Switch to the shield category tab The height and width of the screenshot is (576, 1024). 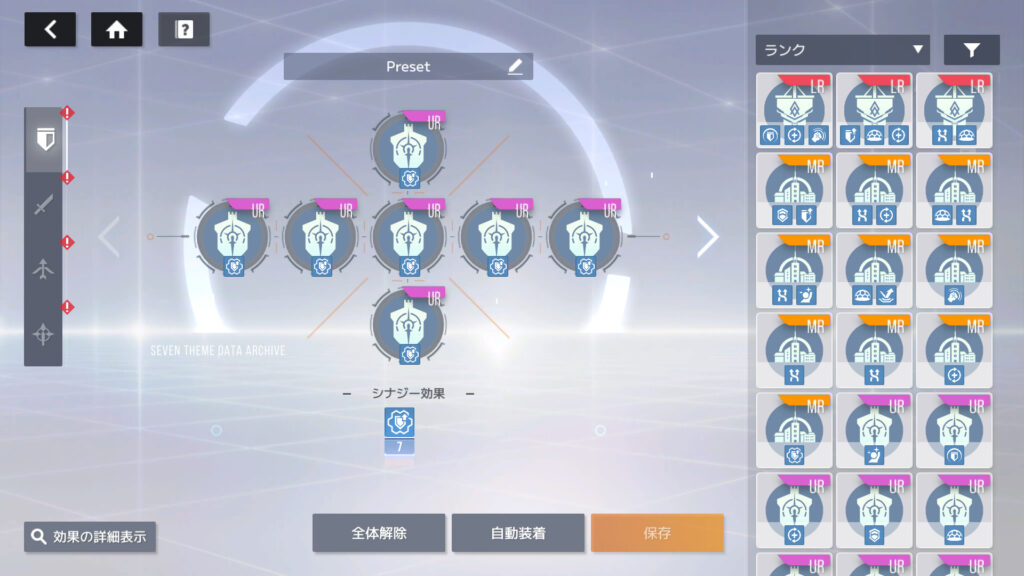click(x=43, y=140)
